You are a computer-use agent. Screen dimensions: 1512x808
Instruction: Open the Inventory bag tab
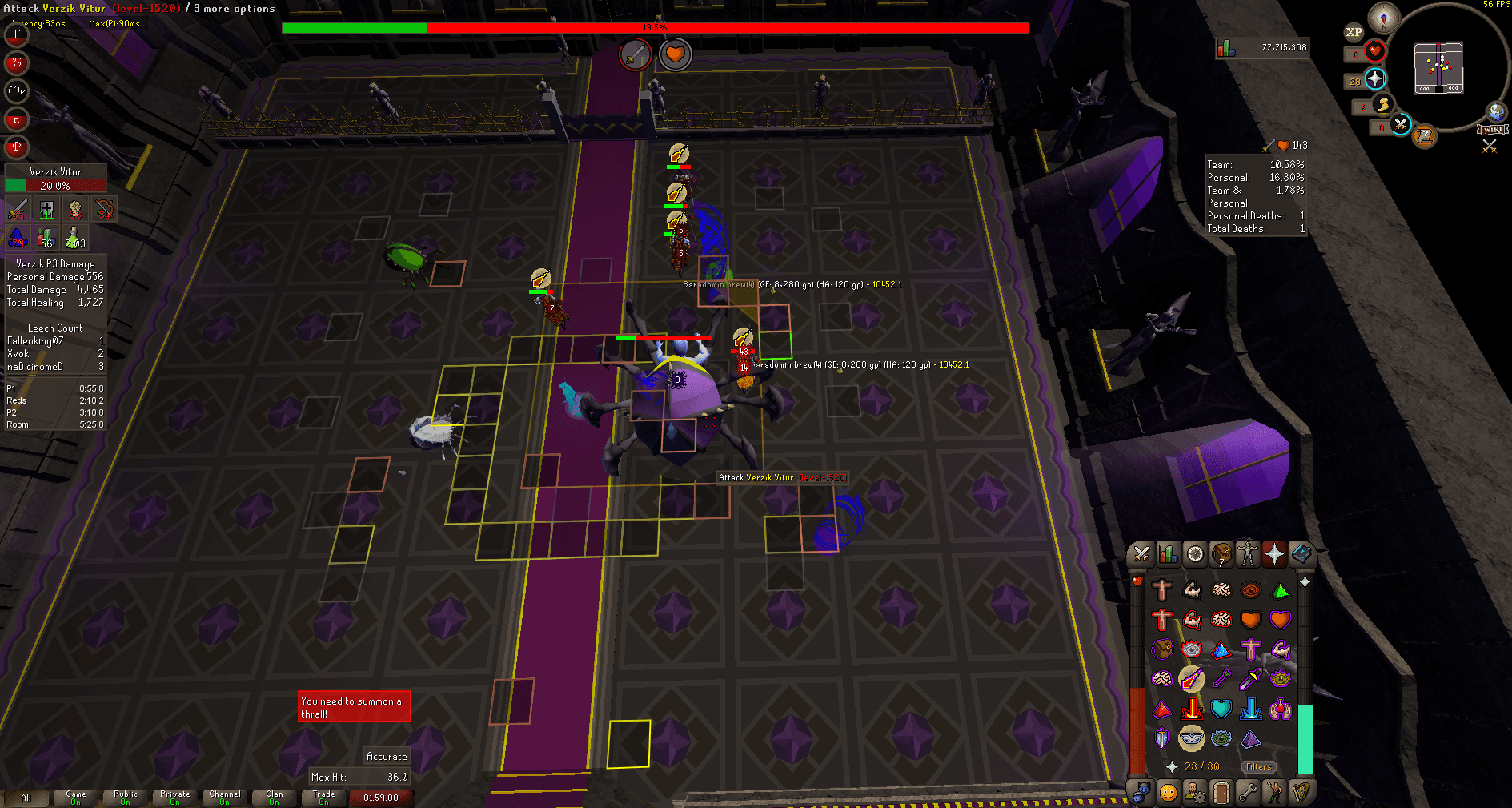1221,553
